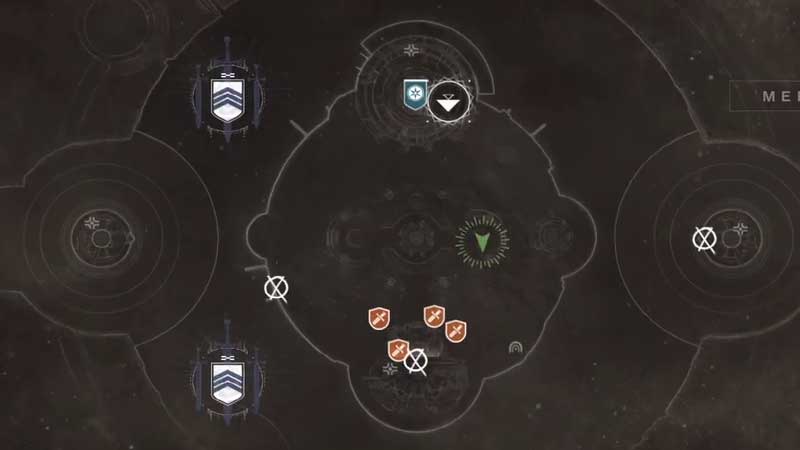Select the teal shield marker with star emblem
This screenshot has height=450, width=800.
(x=414, y=95)
